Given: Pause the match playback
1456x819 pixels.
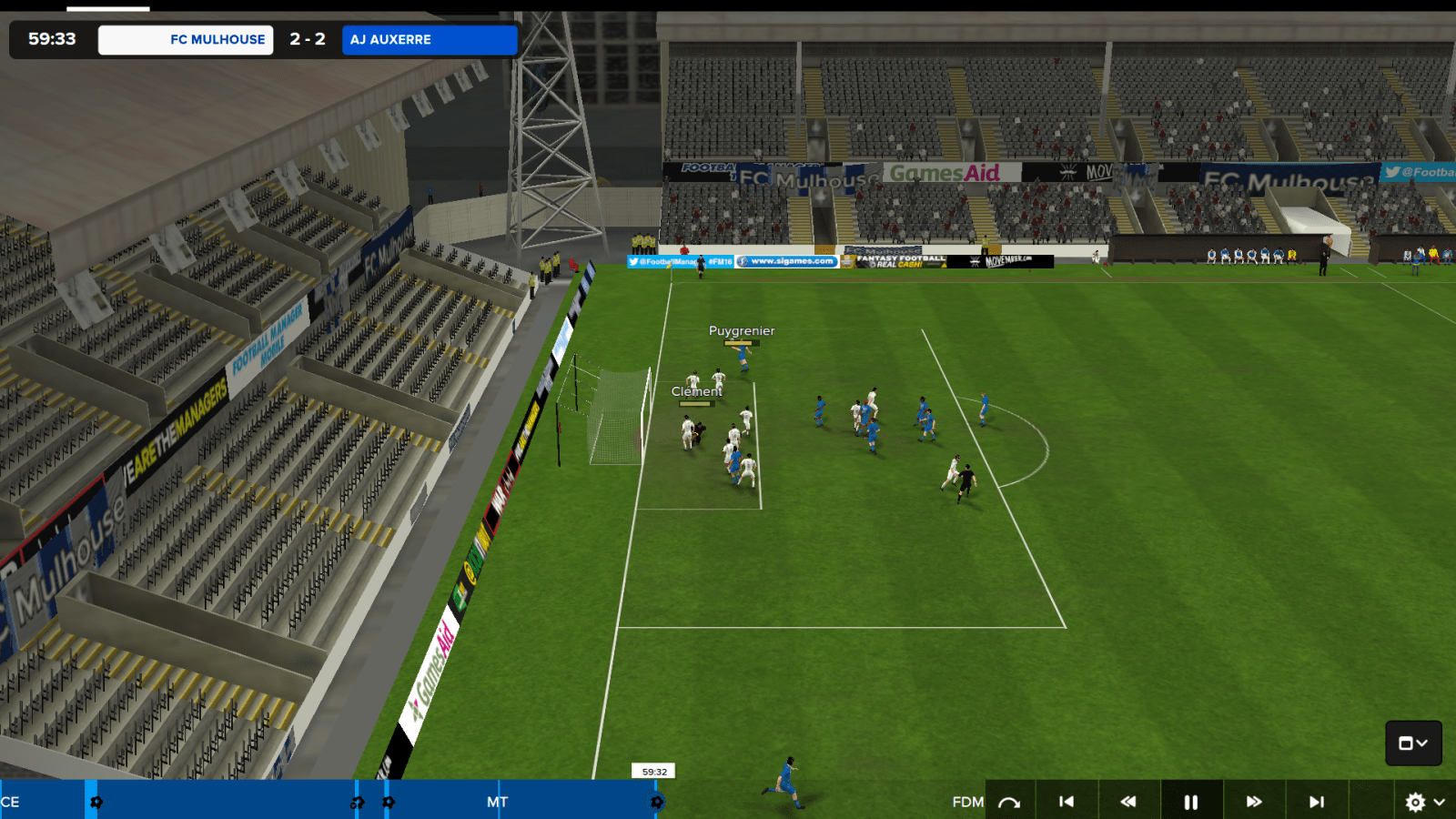Looking at the screenshot, I should [x=1190, y=802].
